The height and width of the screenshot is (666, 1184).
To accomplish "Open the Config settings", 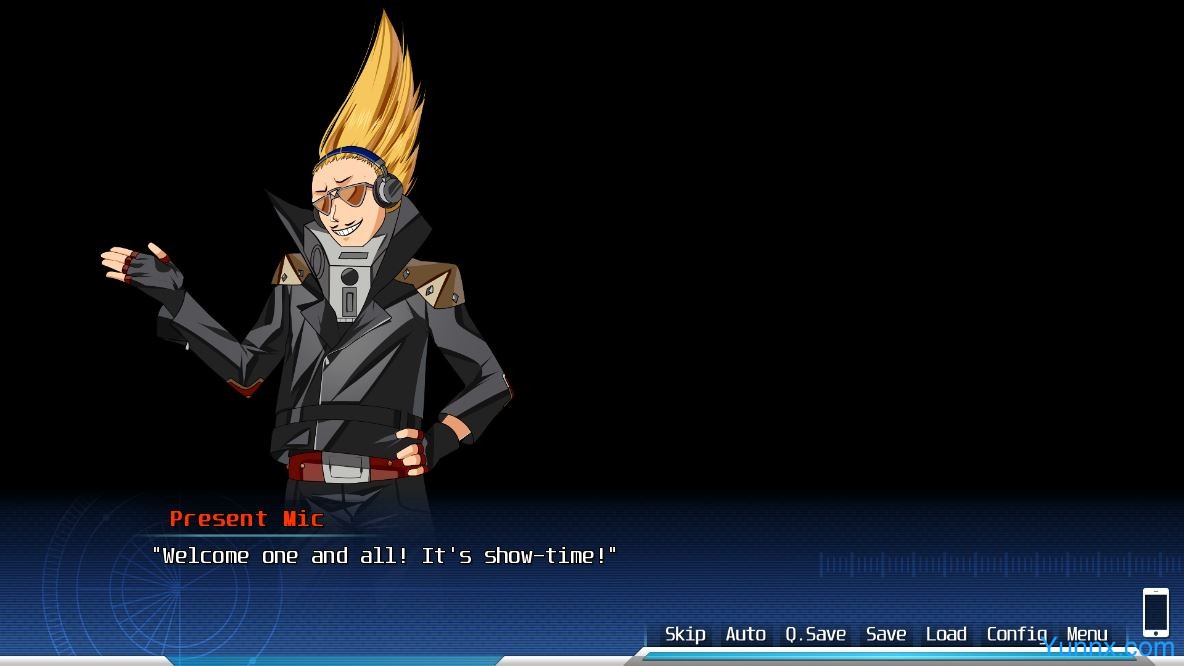I will coord(1016,634).
